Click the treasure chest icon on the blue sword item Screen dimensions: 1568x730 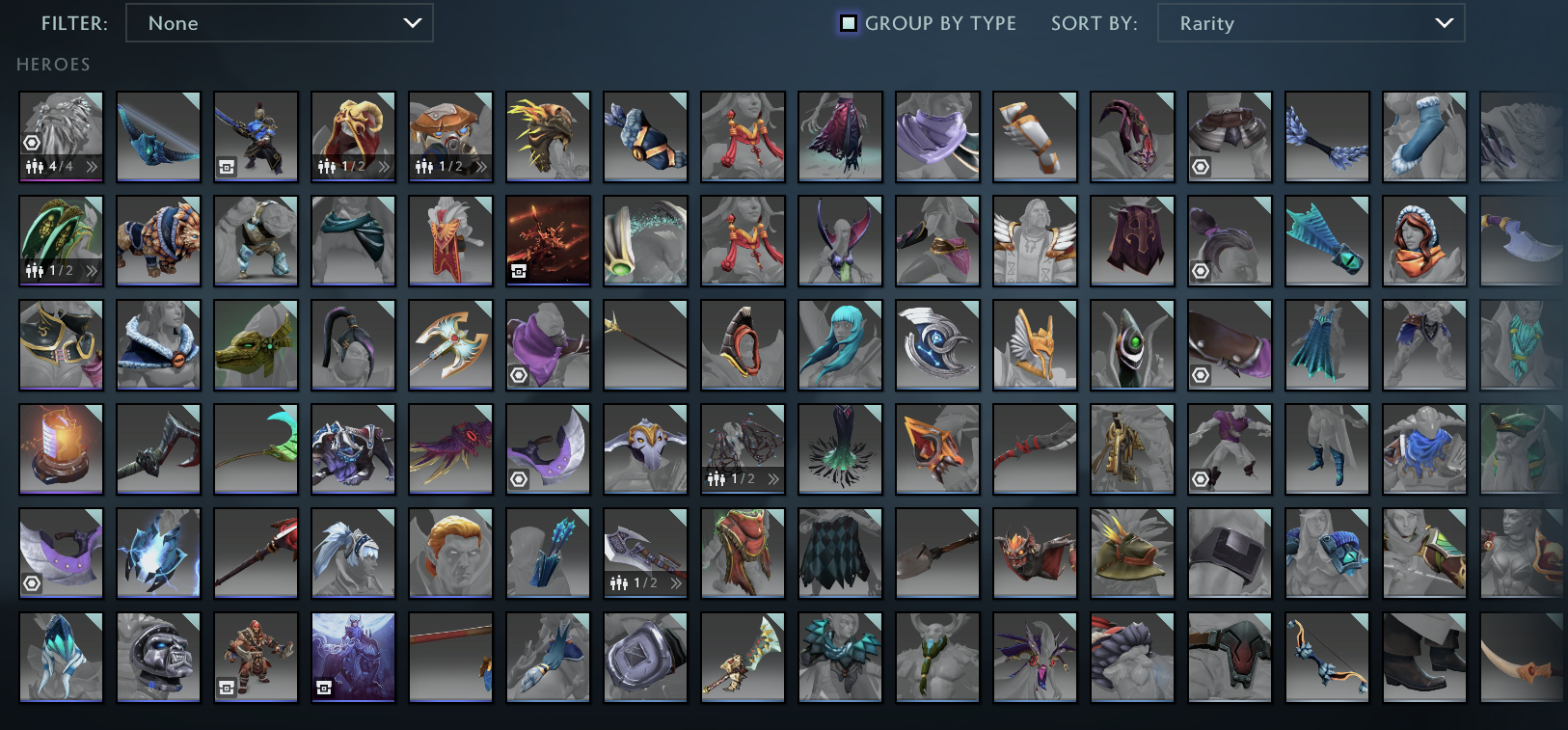pos(226,165)
